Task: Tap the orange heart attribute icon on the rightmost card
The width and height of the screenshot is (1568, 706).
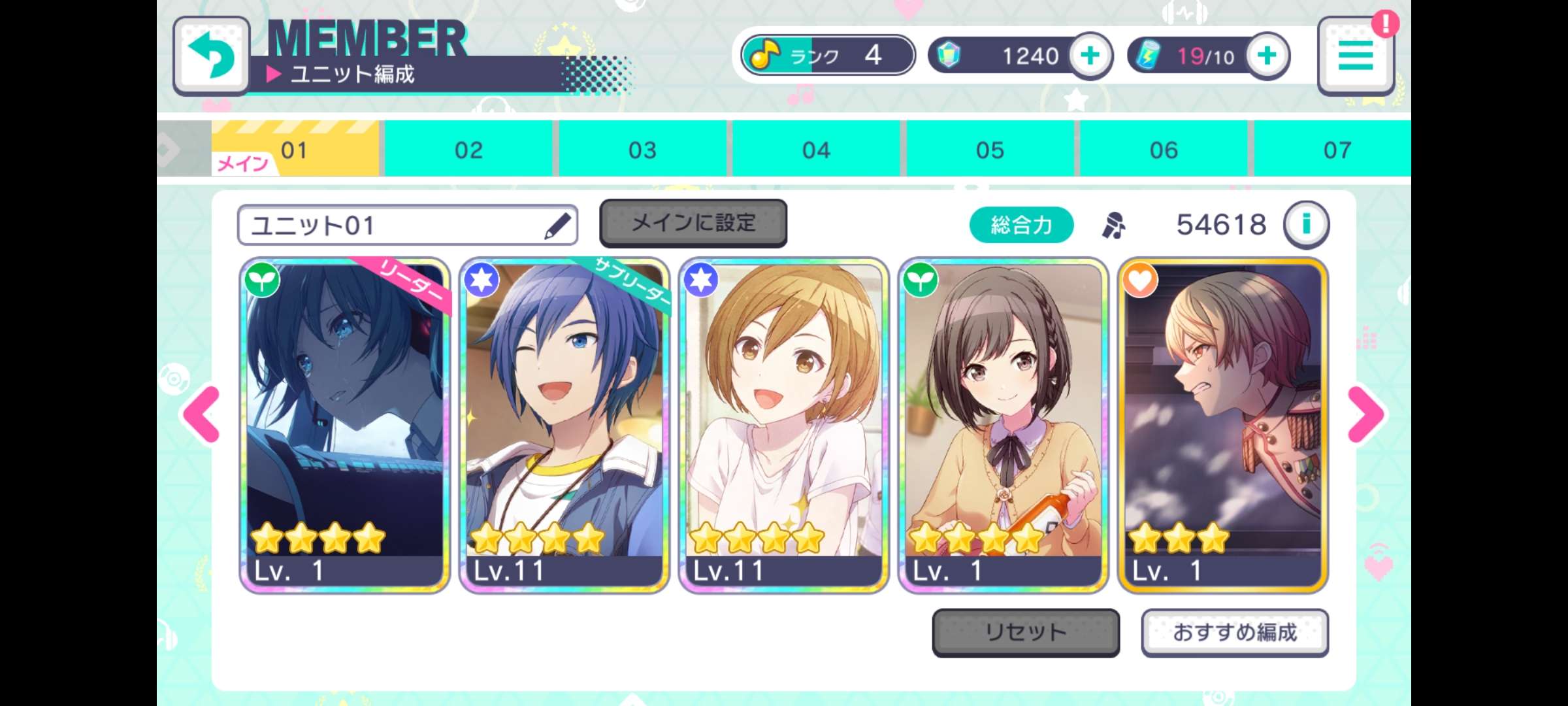Action: point(1140,280)
